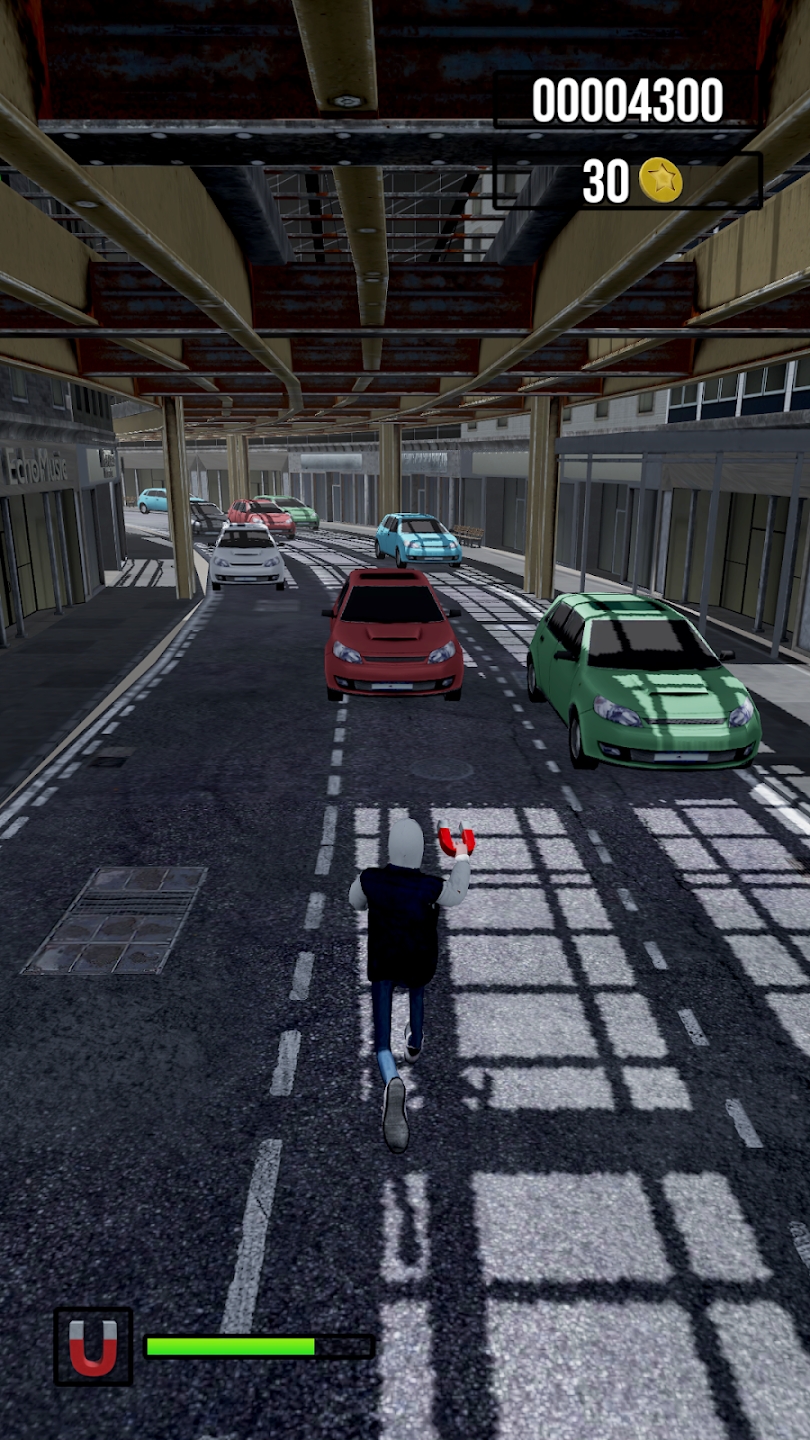
Task: Click the magnet power-up icon
Action: tap(93, 1346)
